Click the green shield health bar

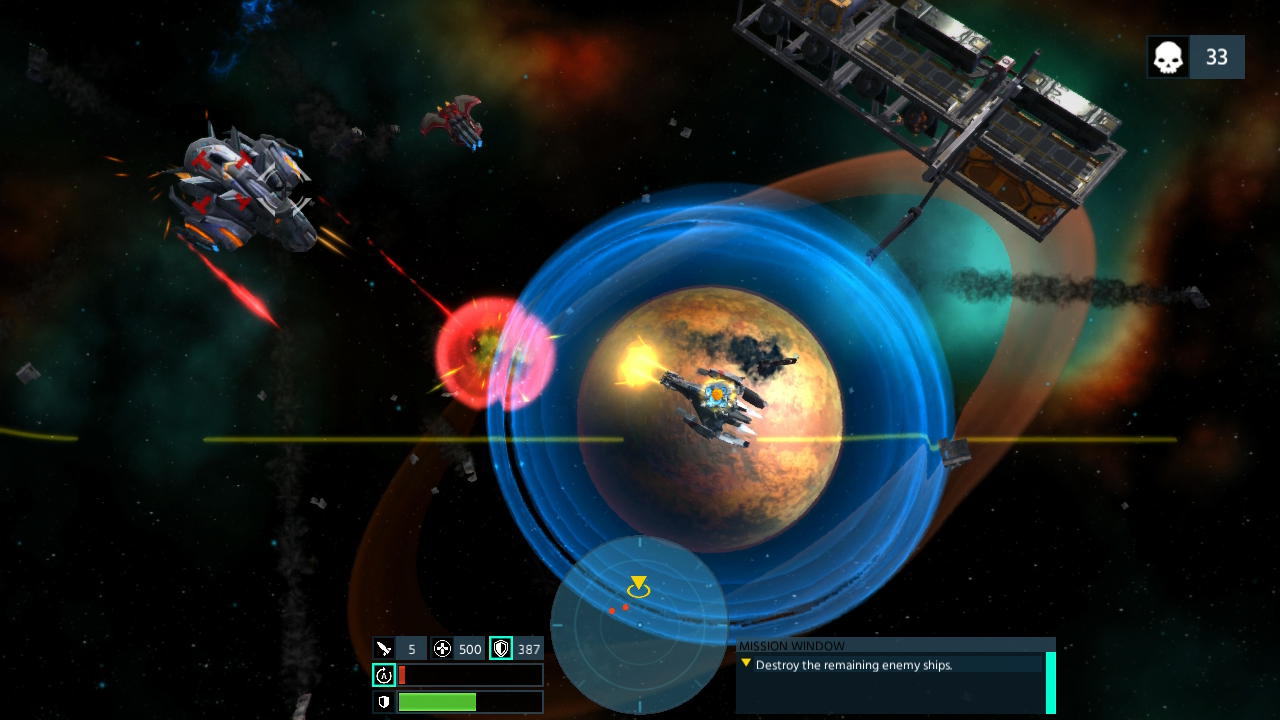pos(468,701)
